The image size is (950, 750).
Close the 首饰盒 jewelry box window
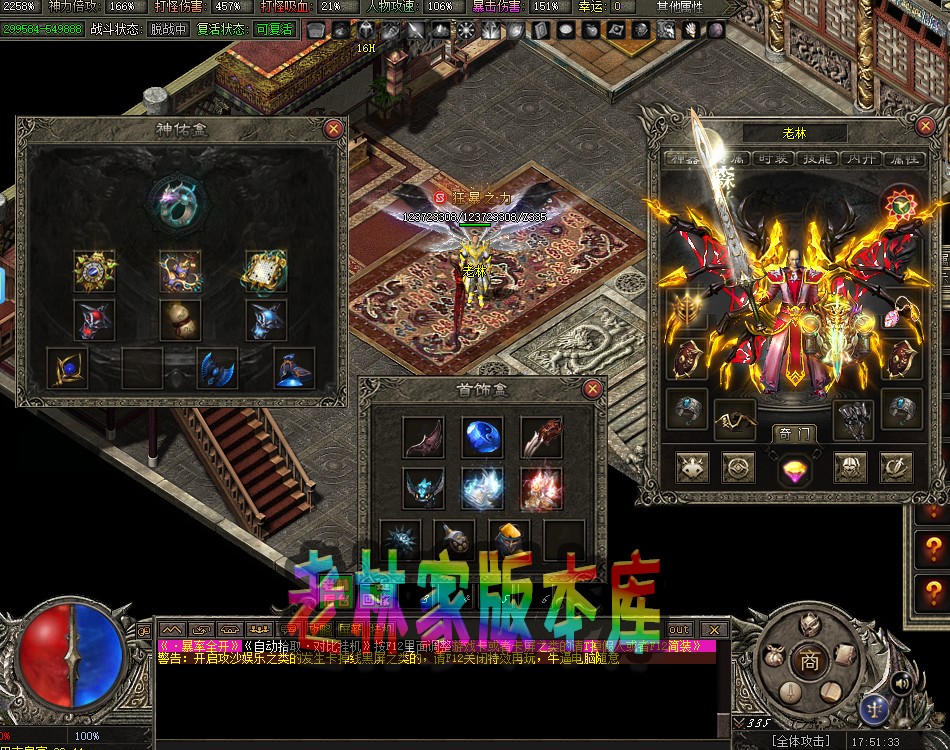(x=593, y=389)
